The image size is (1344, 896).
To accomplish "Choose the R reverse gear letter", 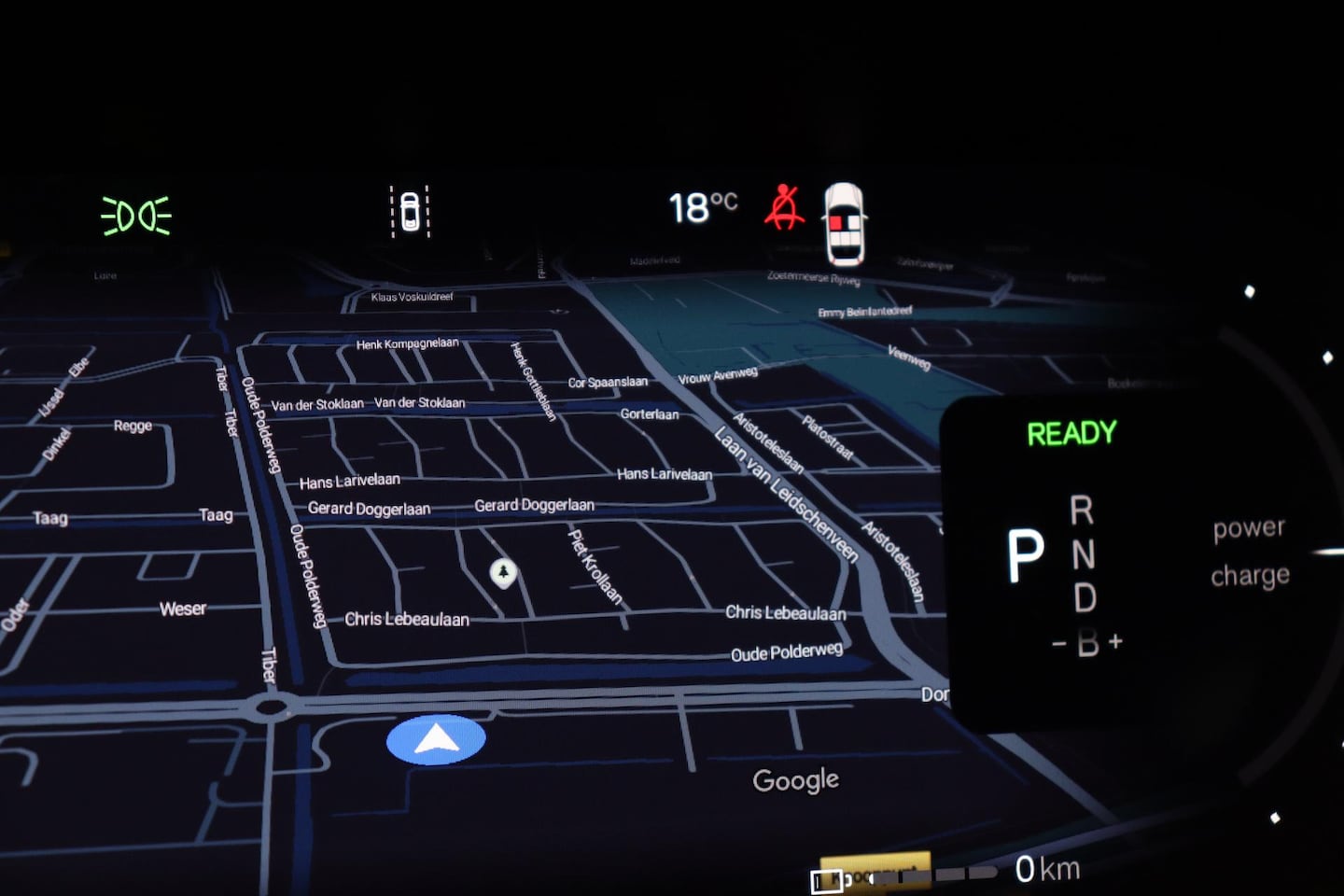I will tap(1081, 511).
